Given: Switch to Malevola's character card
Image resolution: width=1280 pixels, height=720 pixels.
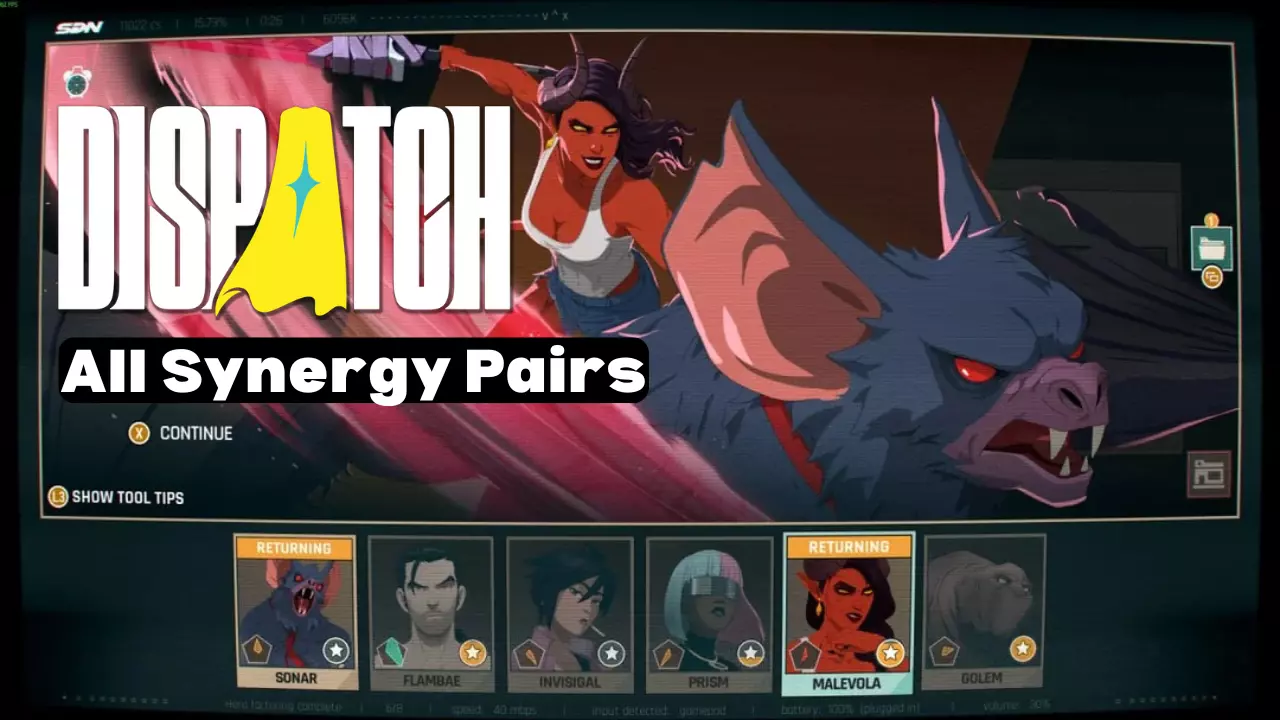Looking at the screenshot, I should point(849,613).
